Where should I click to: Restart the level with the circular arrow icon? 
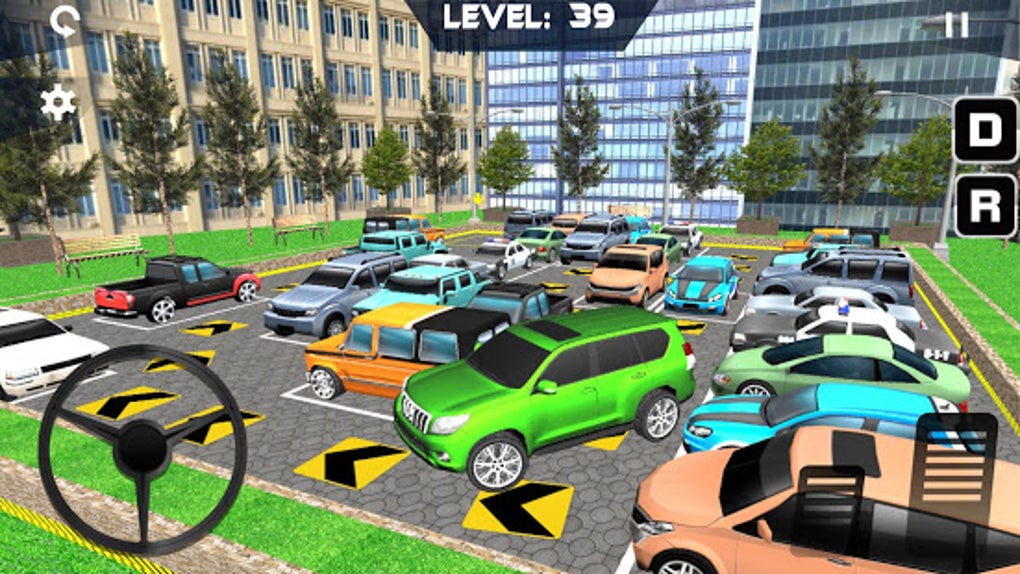[x=65, y=21]
